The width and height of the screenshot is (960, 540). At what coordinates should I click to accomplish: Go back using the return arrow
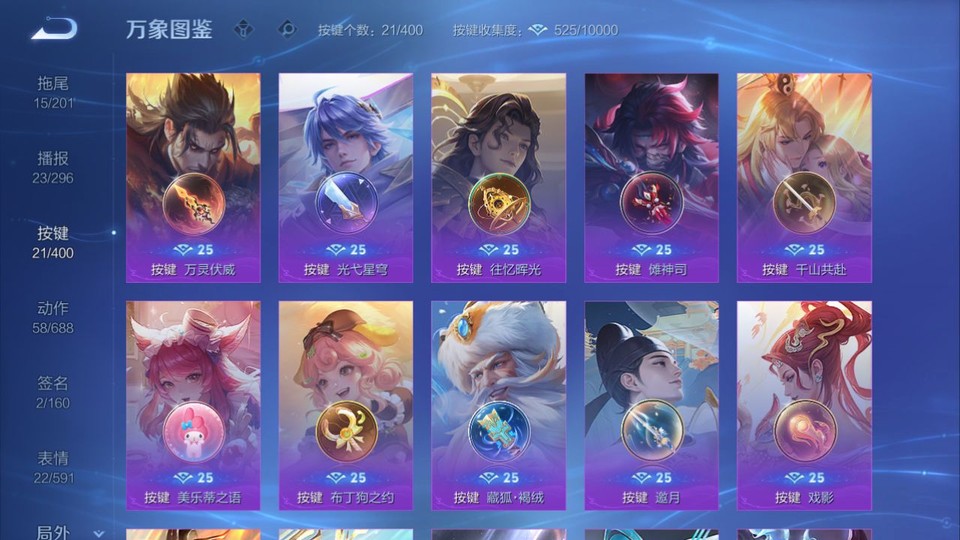click(x=54, y=28)
